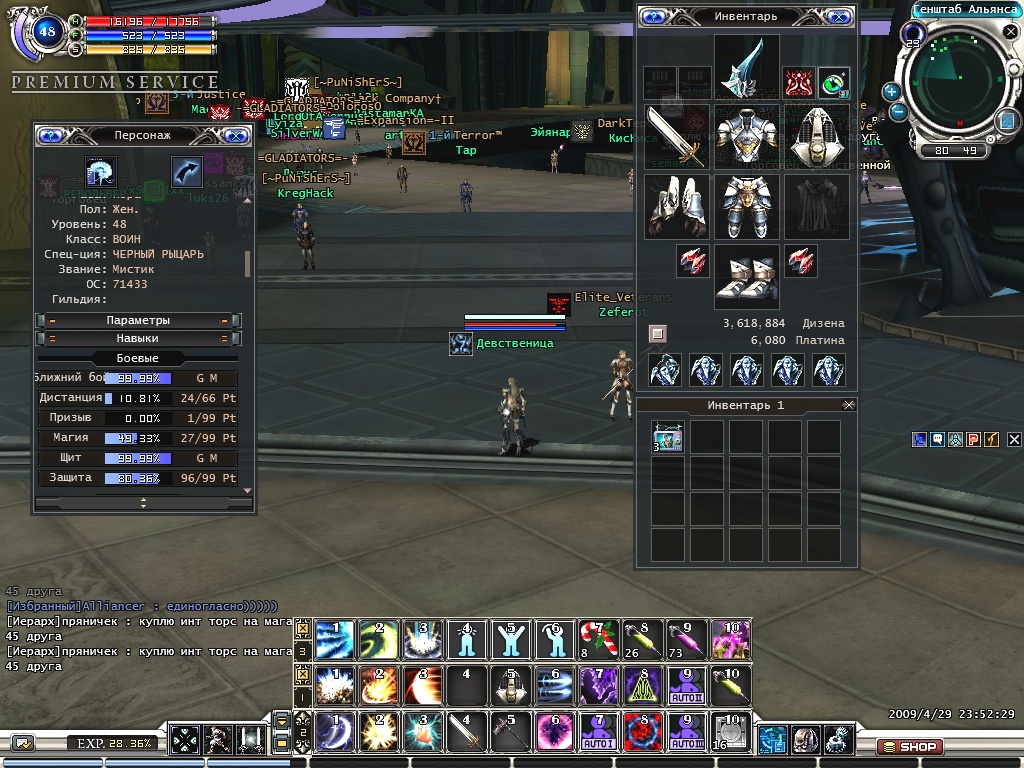The width and height of the screenshot is (1024, 768).
Task: Zoom in the minimap with plus button
Action: click(891, 92)
